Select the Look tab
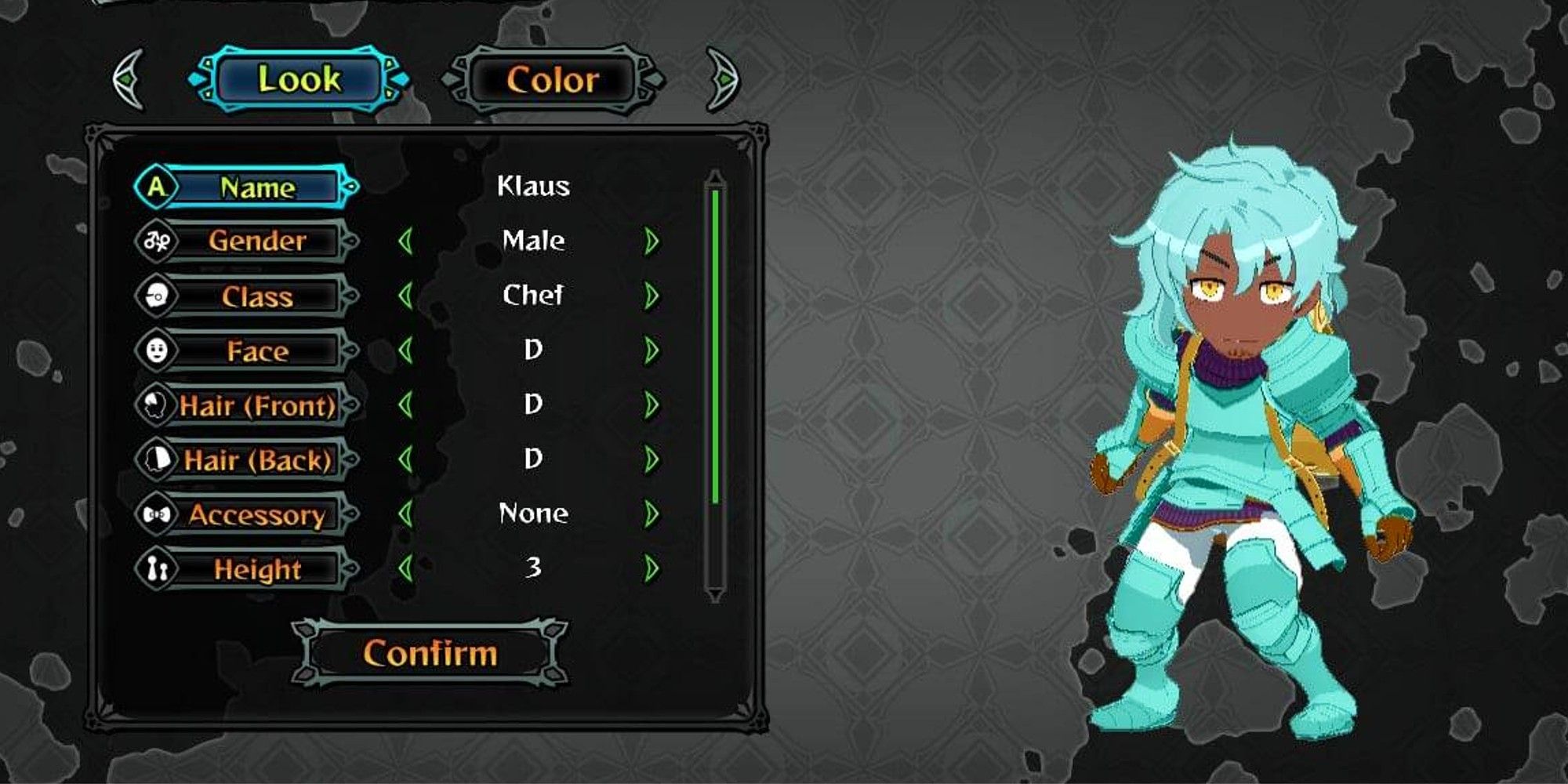1568x784 pixels. pyautogui.click(x=302, y=78)
